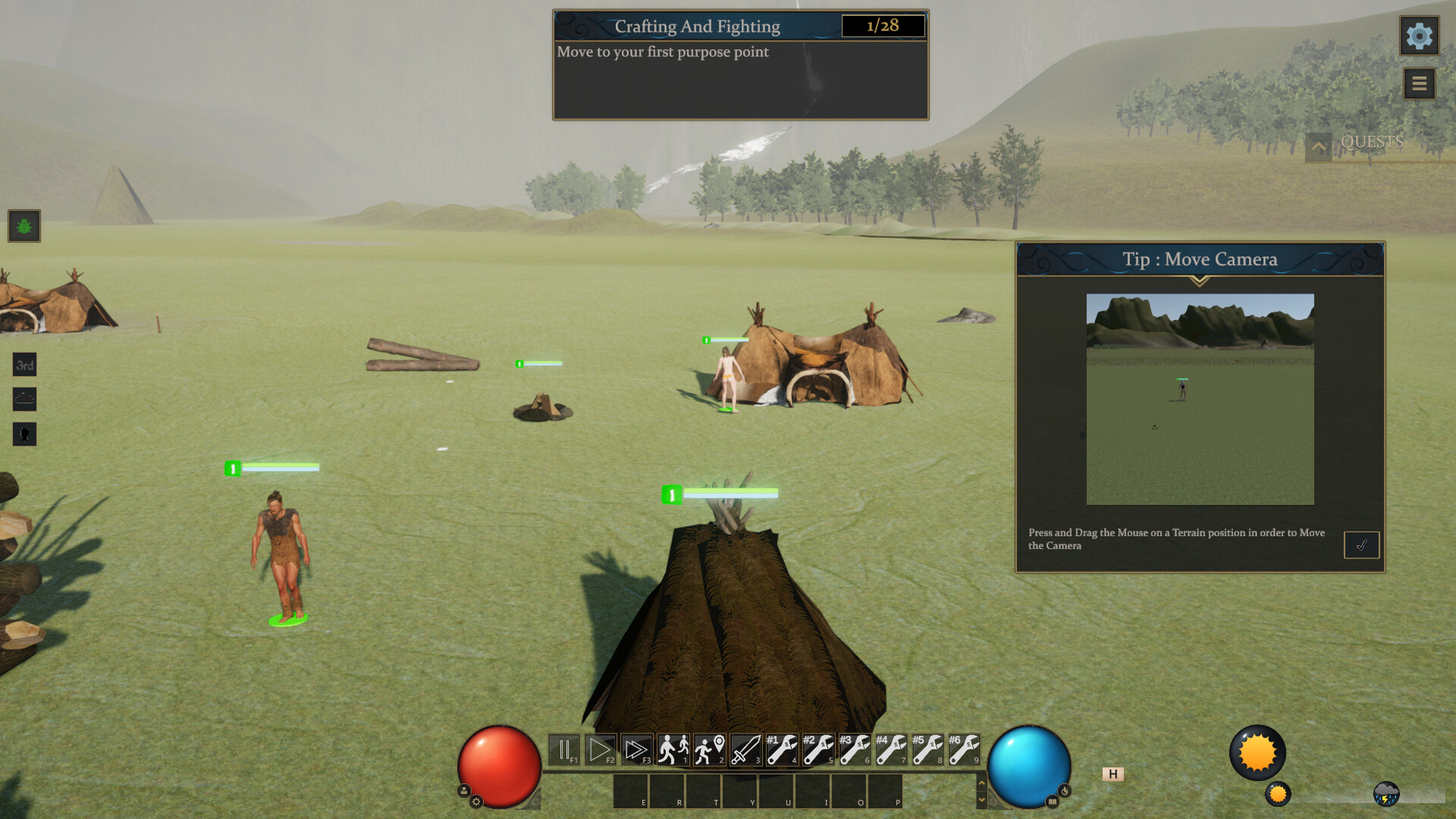Click the down arrow beside the hotbar
The image size is (1456, 819).
[x=981, y=800]
